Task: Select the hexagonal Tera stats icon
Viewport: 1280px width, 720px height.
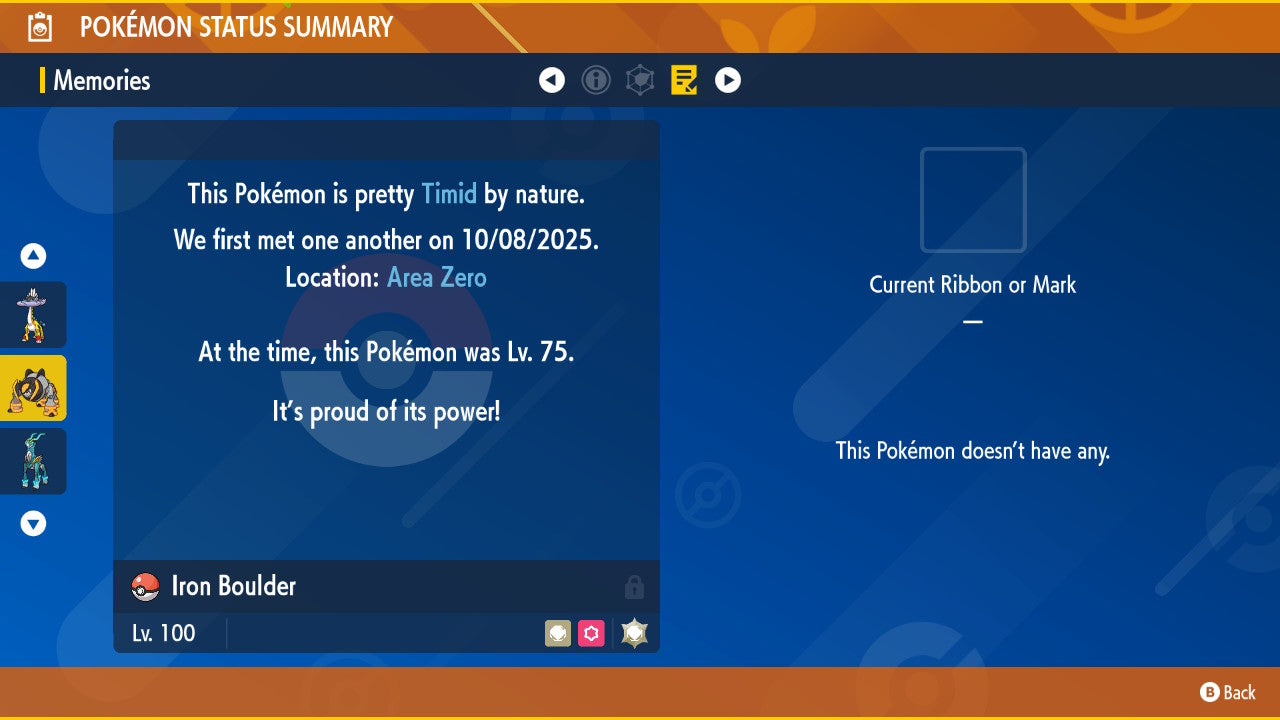Action: click(x=640, y=80)
